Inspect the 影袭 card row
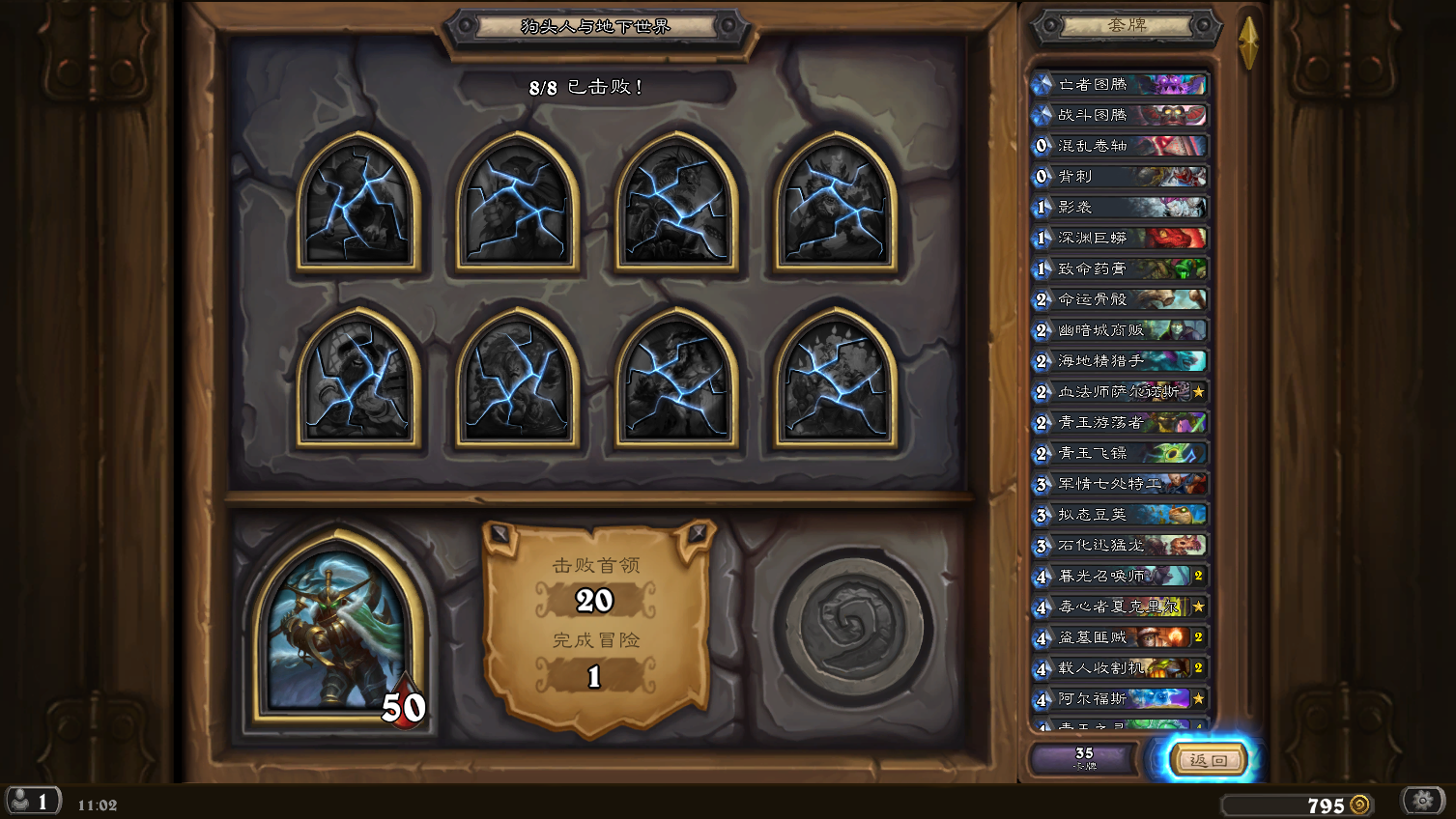The height and width of the screenshot is (819, 1456). pos(1121,208)
